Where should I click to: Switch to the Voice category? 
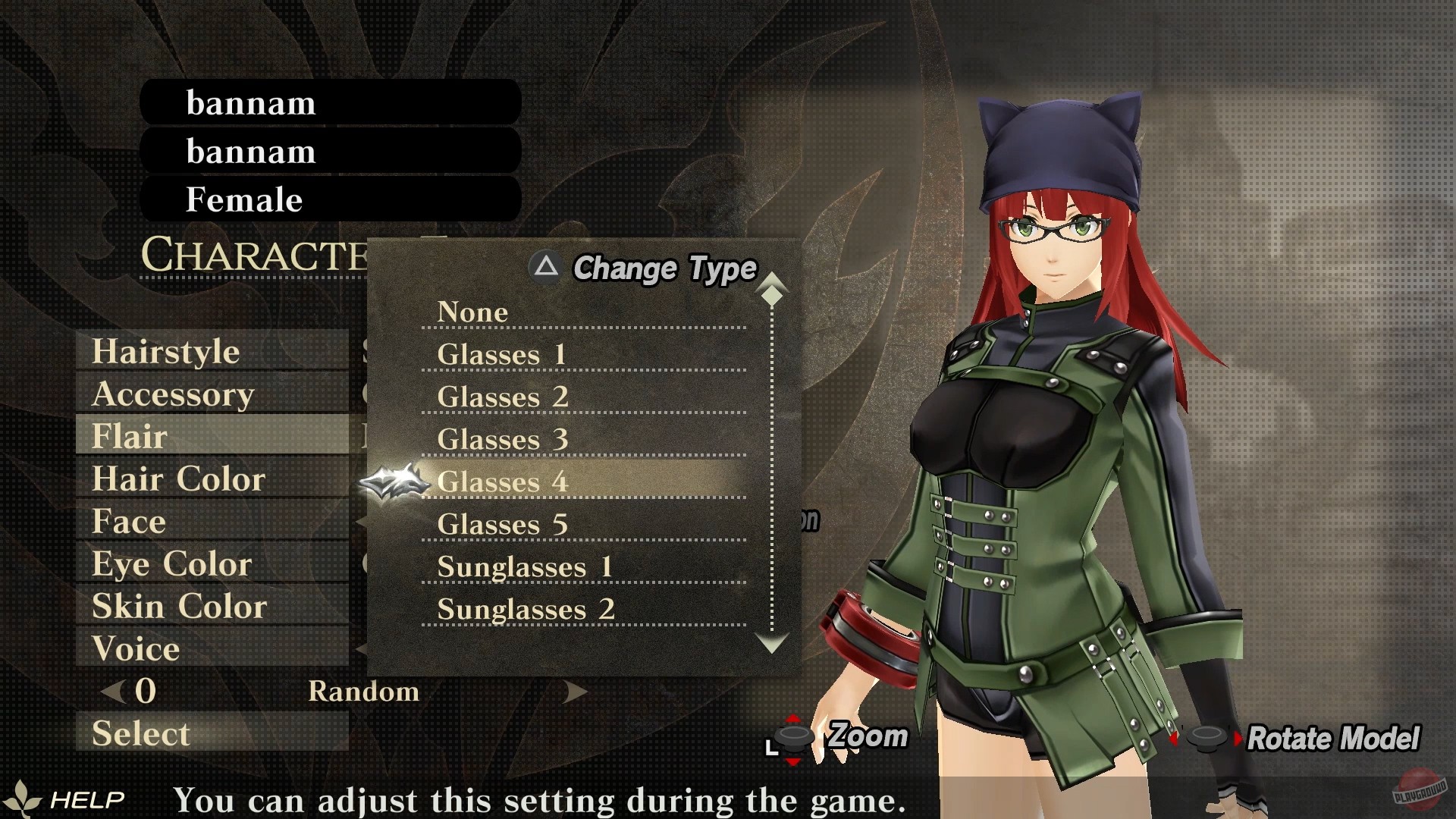(x=133, y=648)
